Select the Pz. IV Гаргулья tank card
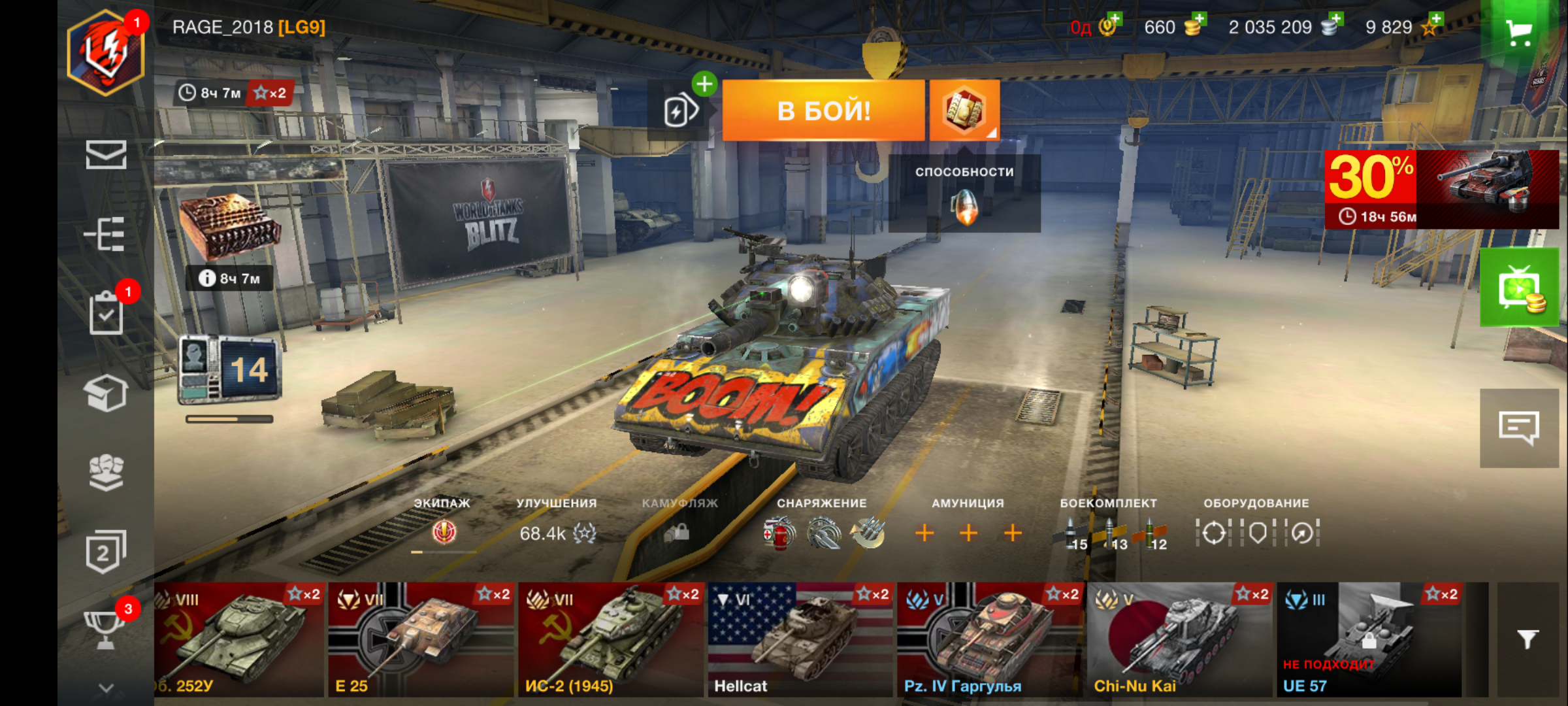The image size is (1568, 706). coord(989,639)
